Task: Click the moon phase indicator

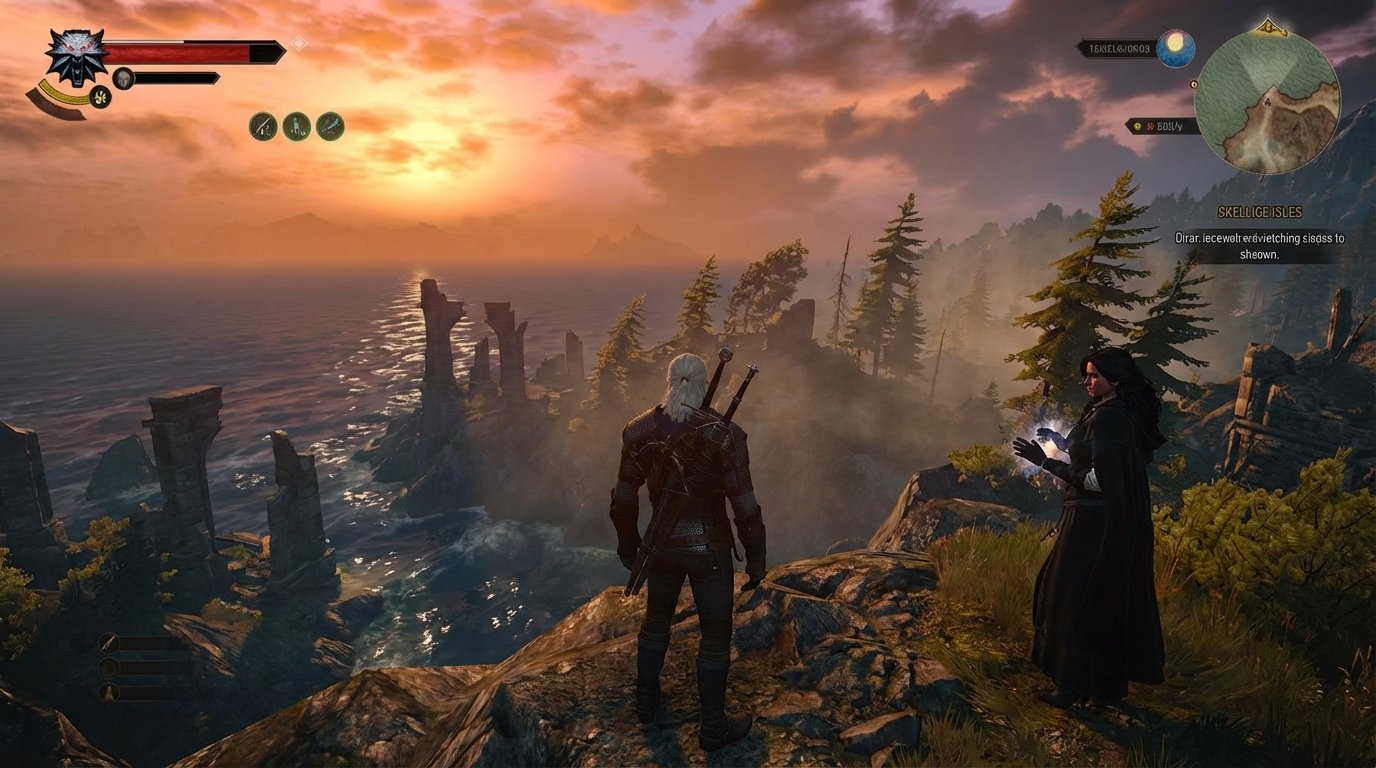Action: click(1177, 47)
